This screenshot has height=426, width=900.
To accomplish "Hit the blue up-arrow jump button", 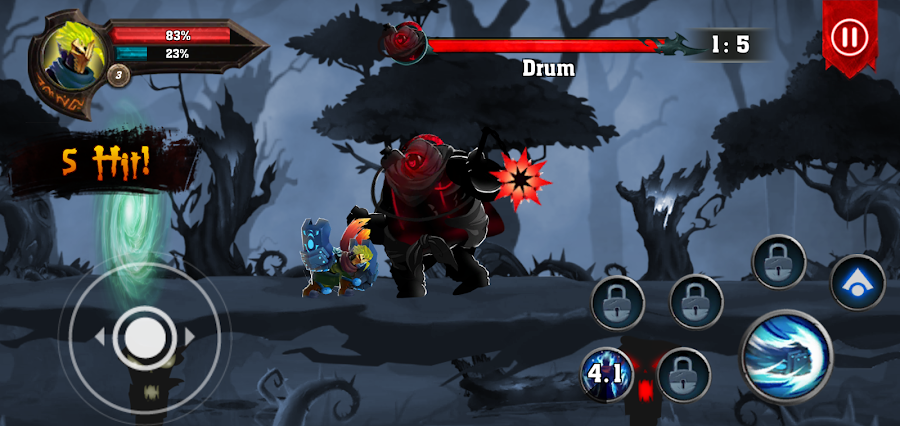I will point(857,282).
